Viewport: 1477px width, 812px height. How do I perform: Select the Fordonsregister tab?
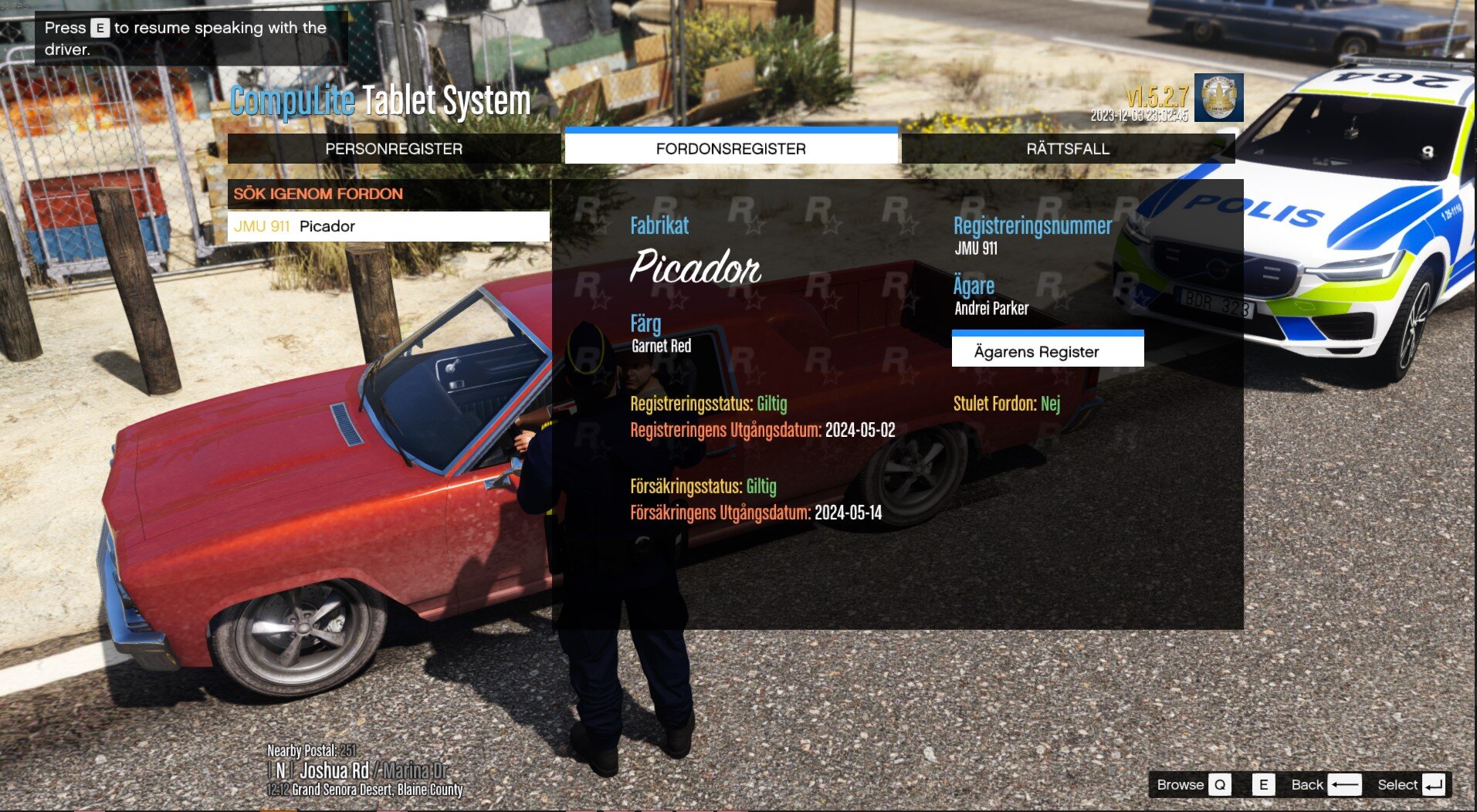(730, 148)
